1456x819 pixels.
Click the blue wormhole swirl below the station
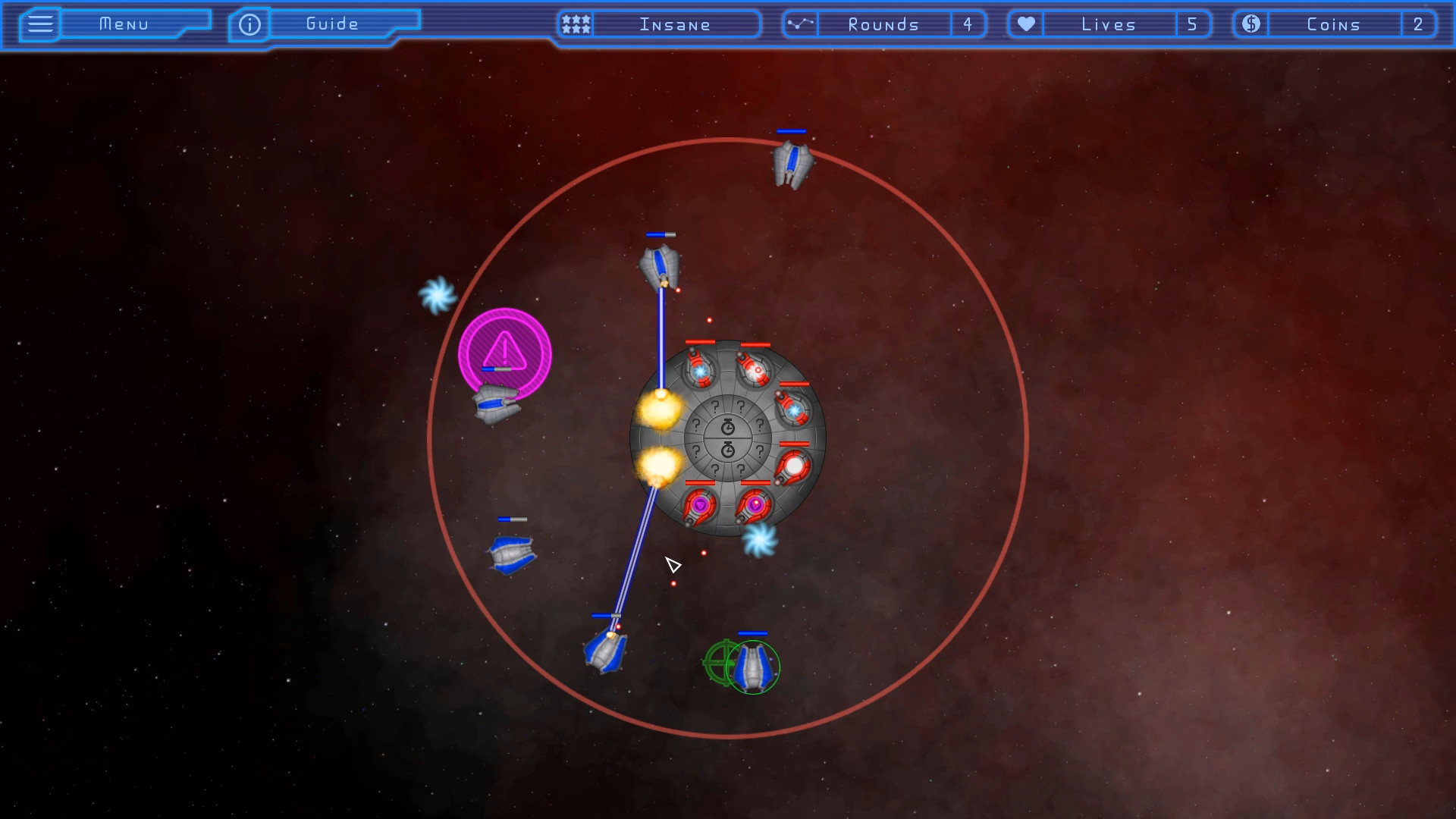(762, 540)
